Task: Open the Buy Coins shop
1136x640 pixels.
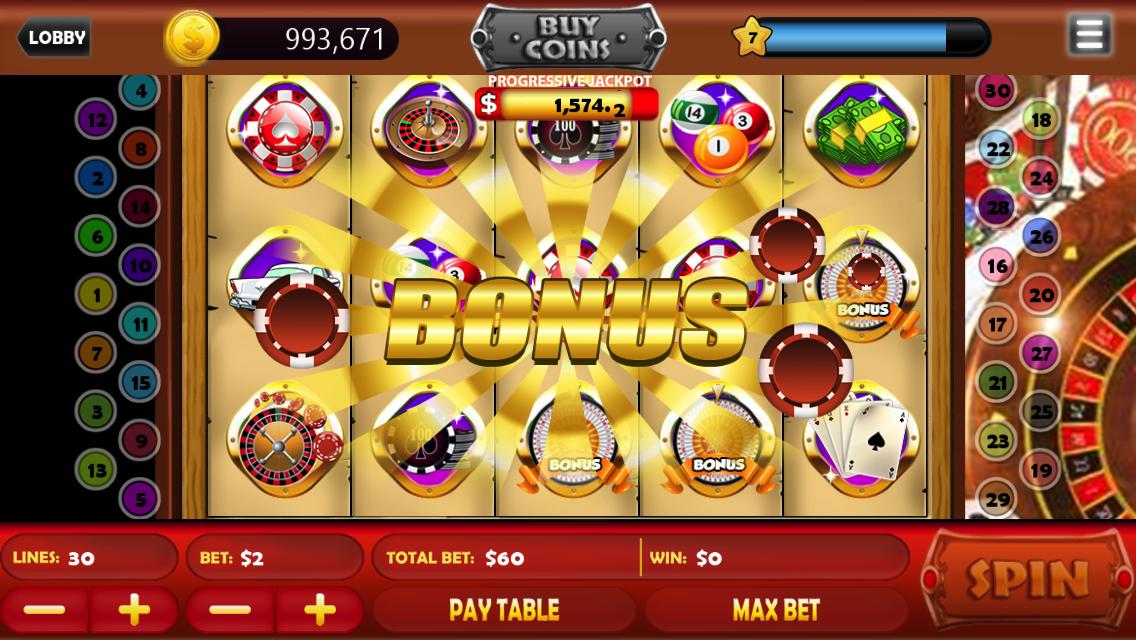Action: click(568, 39)
